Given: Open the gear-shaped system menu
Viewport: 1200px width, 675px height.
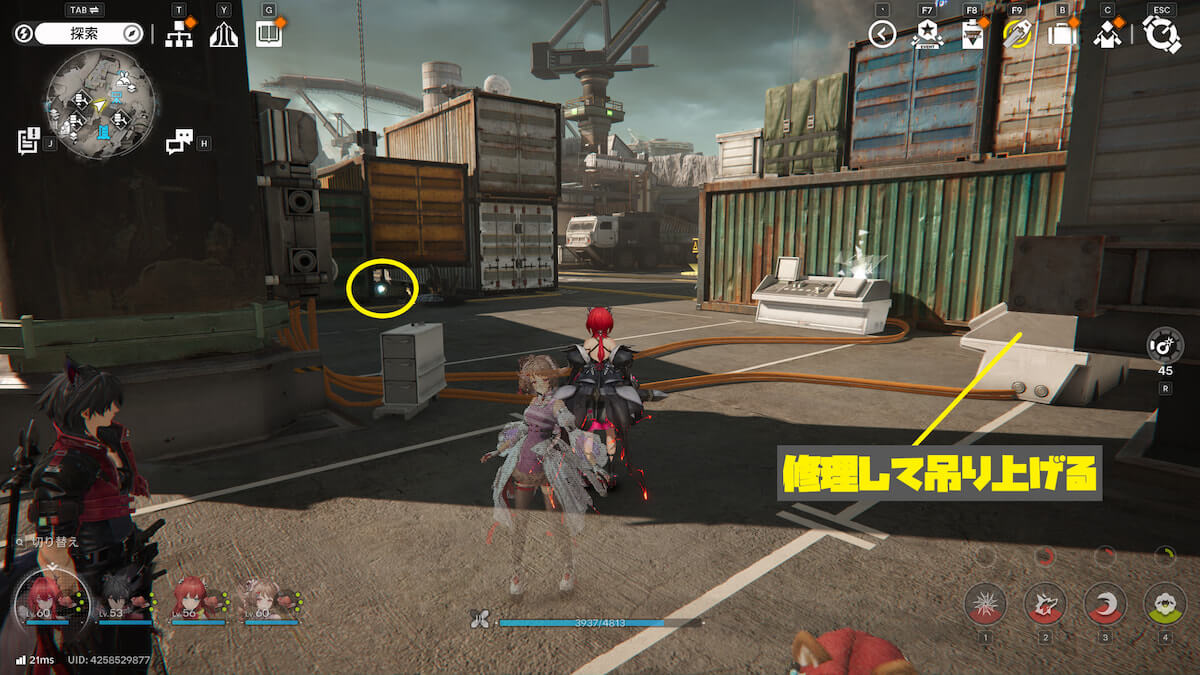Looking at the screenshot, I should 1161,34.
